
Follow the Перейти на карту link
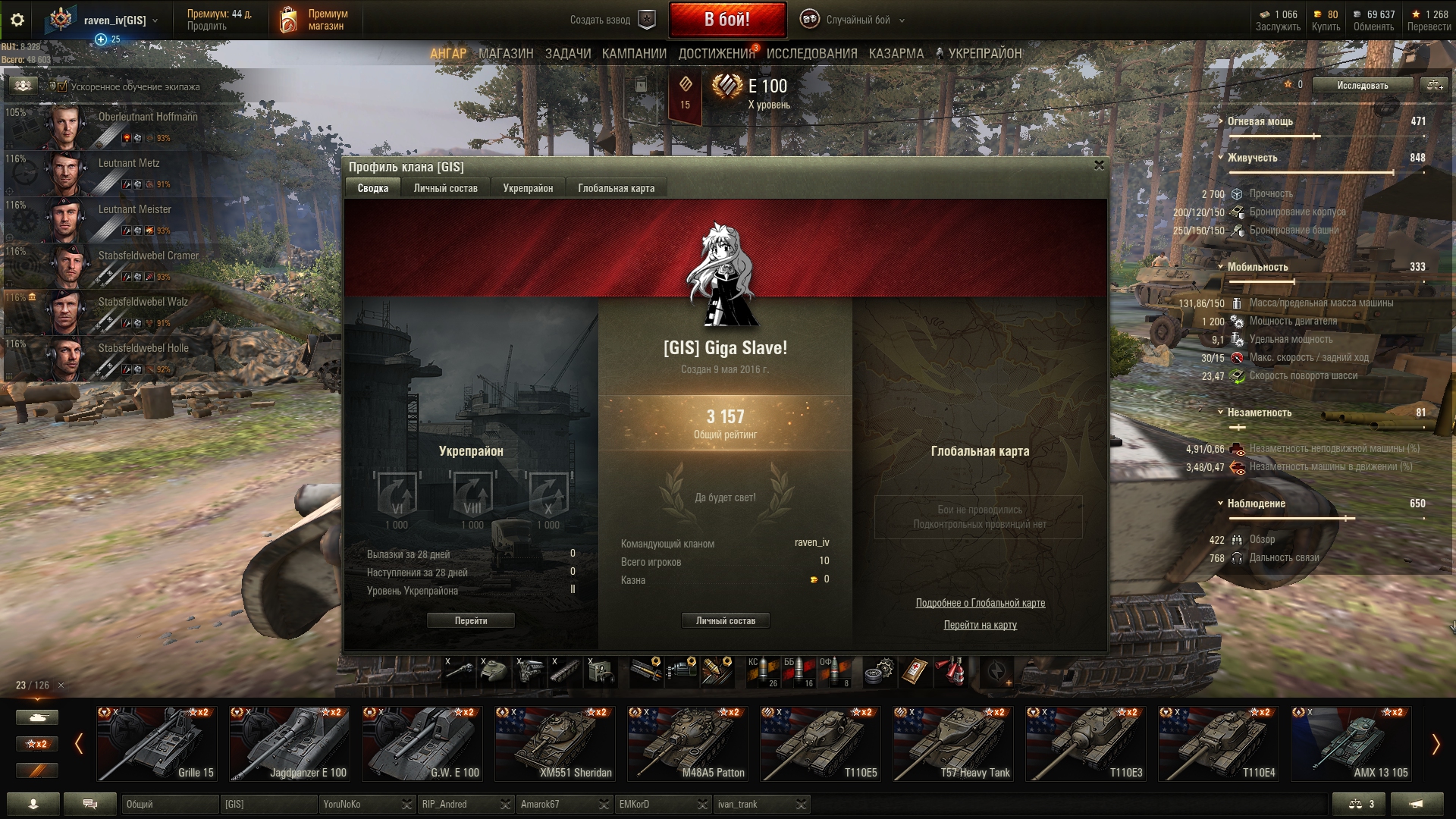click(980, 625)
